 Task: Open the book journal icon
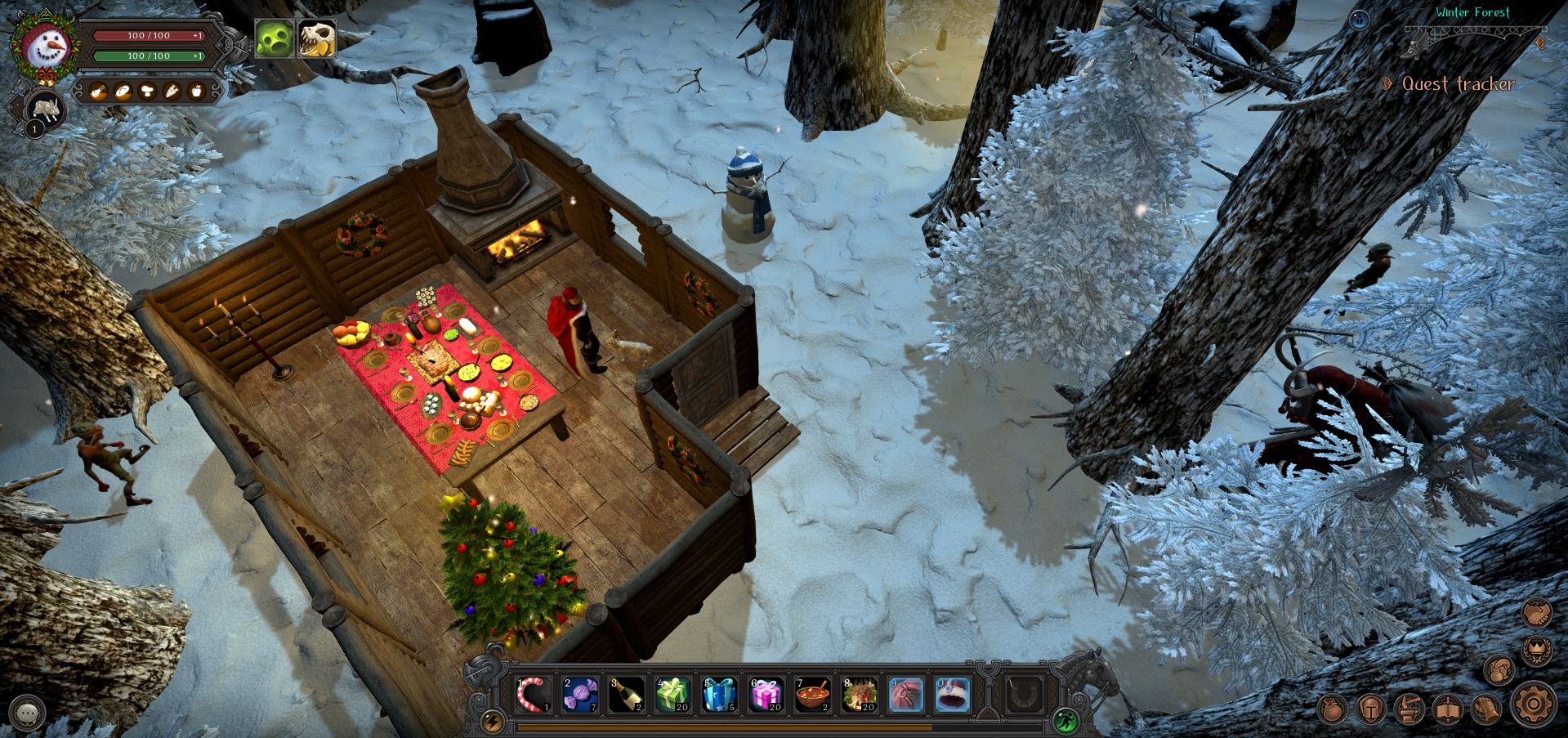coord(1447,709)
